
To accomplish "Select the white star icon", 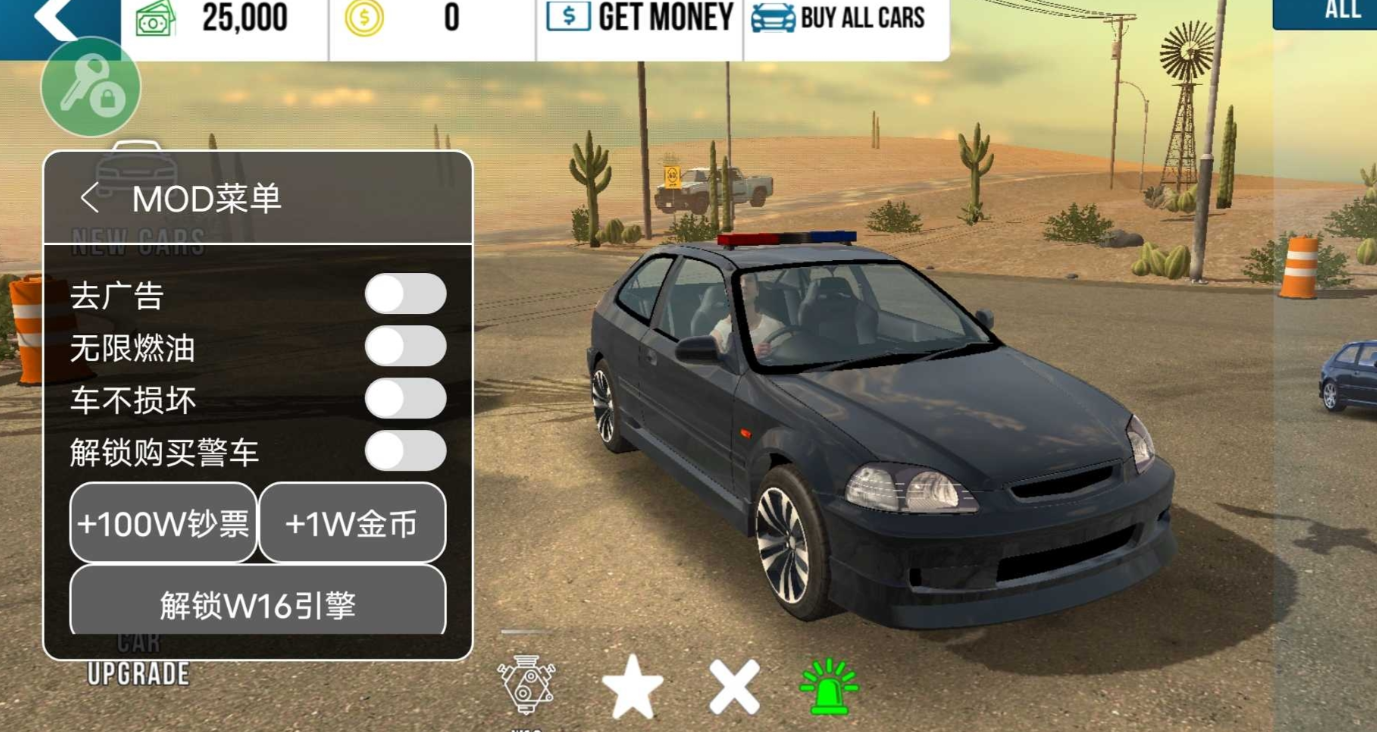I will tap(633, 687).
